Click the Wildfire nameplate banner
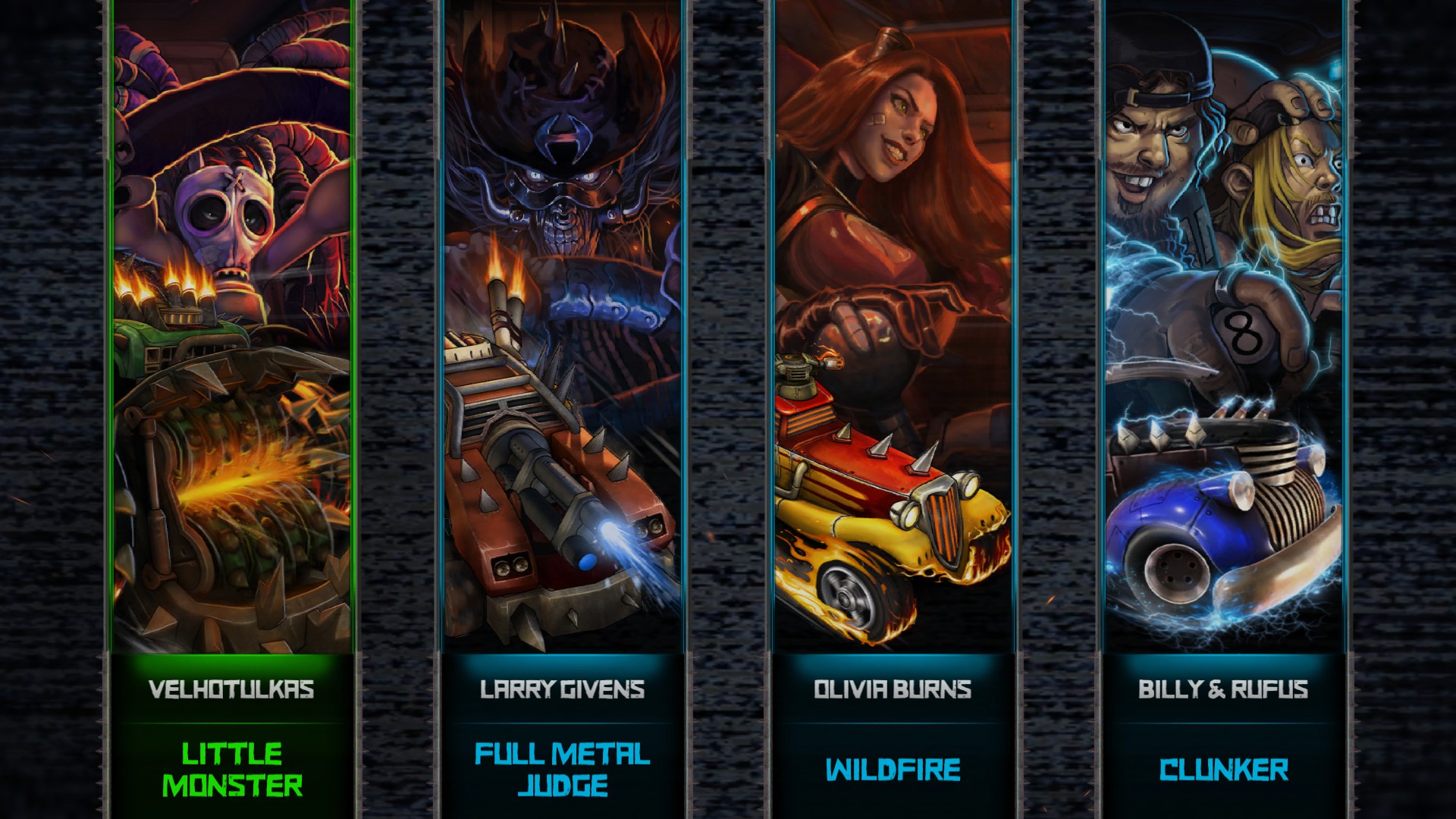 893,770
